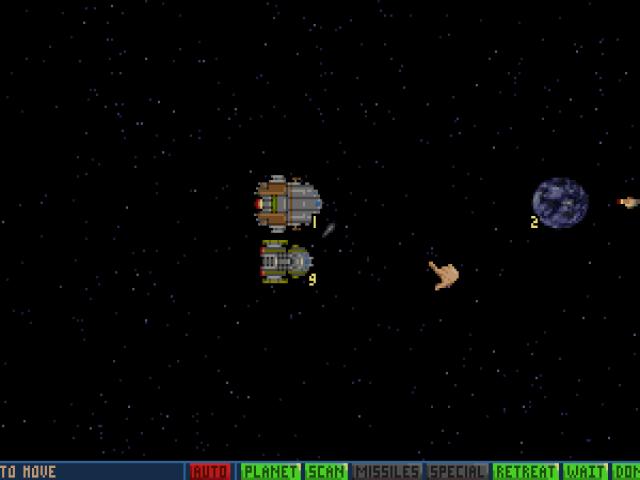Click the PLANET button
Viewport: 640px width, 480px height.
click(x=270, y=471)
